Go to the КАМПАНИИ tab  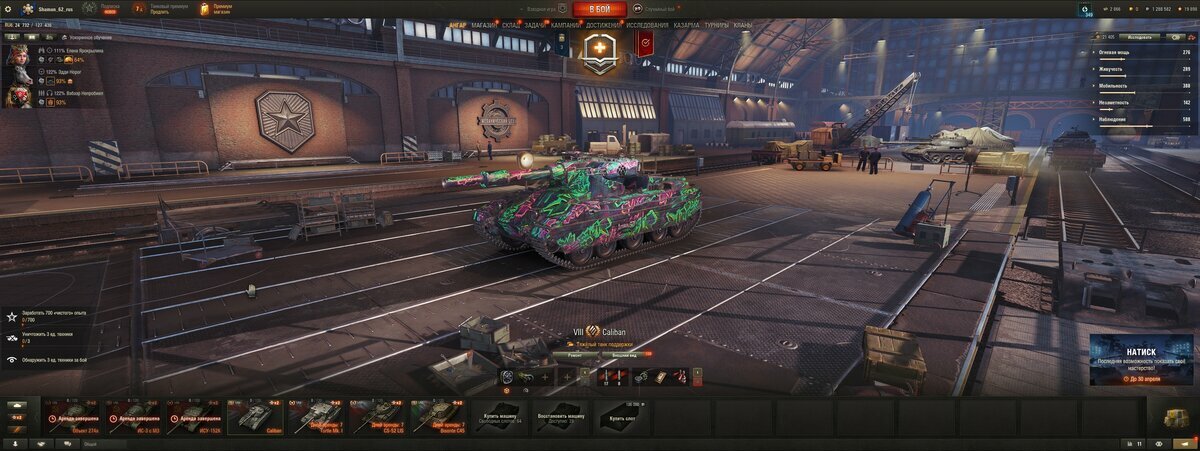[565, 24]
